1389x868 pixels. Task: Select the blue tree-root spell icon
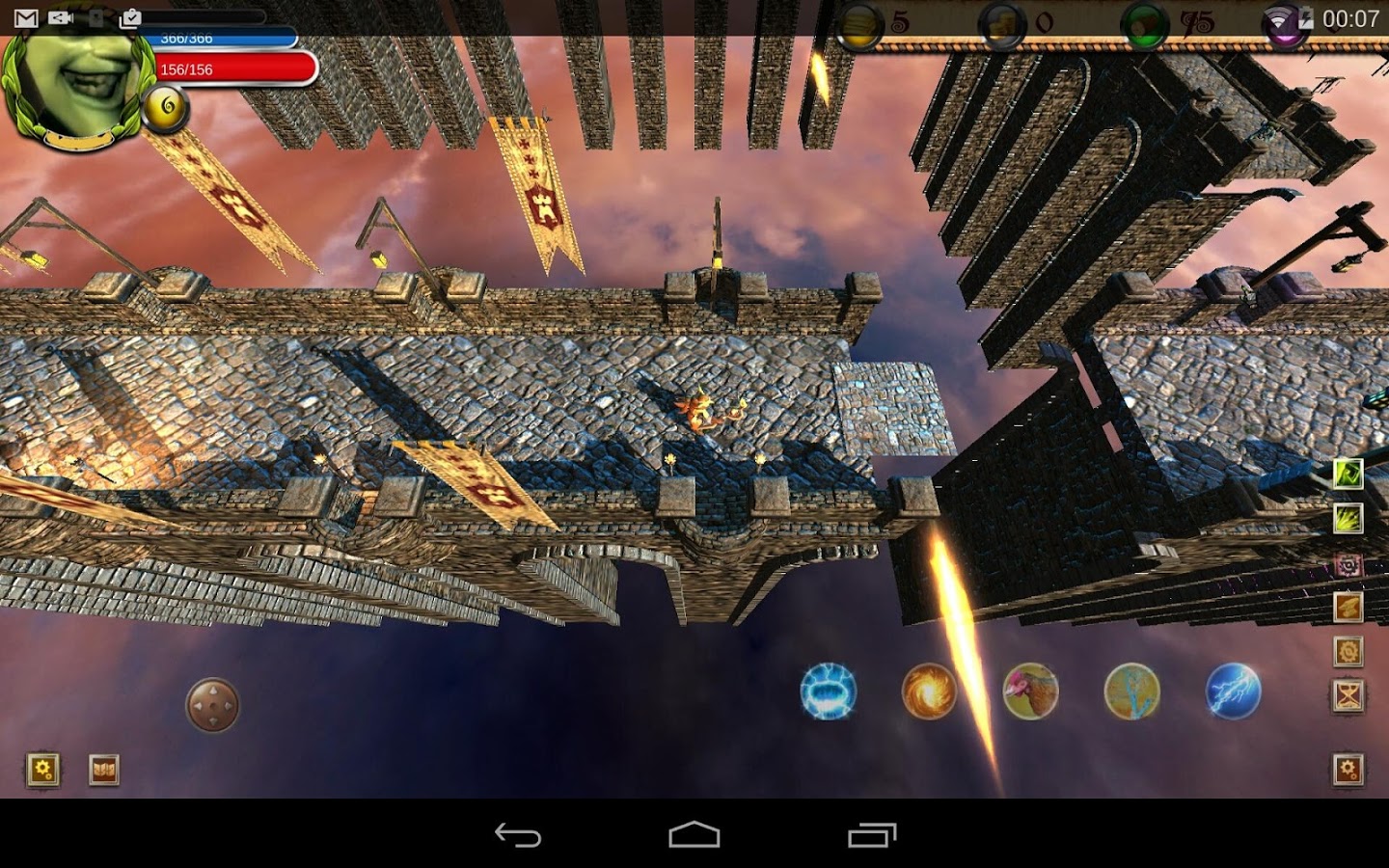(x=1131, y=692)
